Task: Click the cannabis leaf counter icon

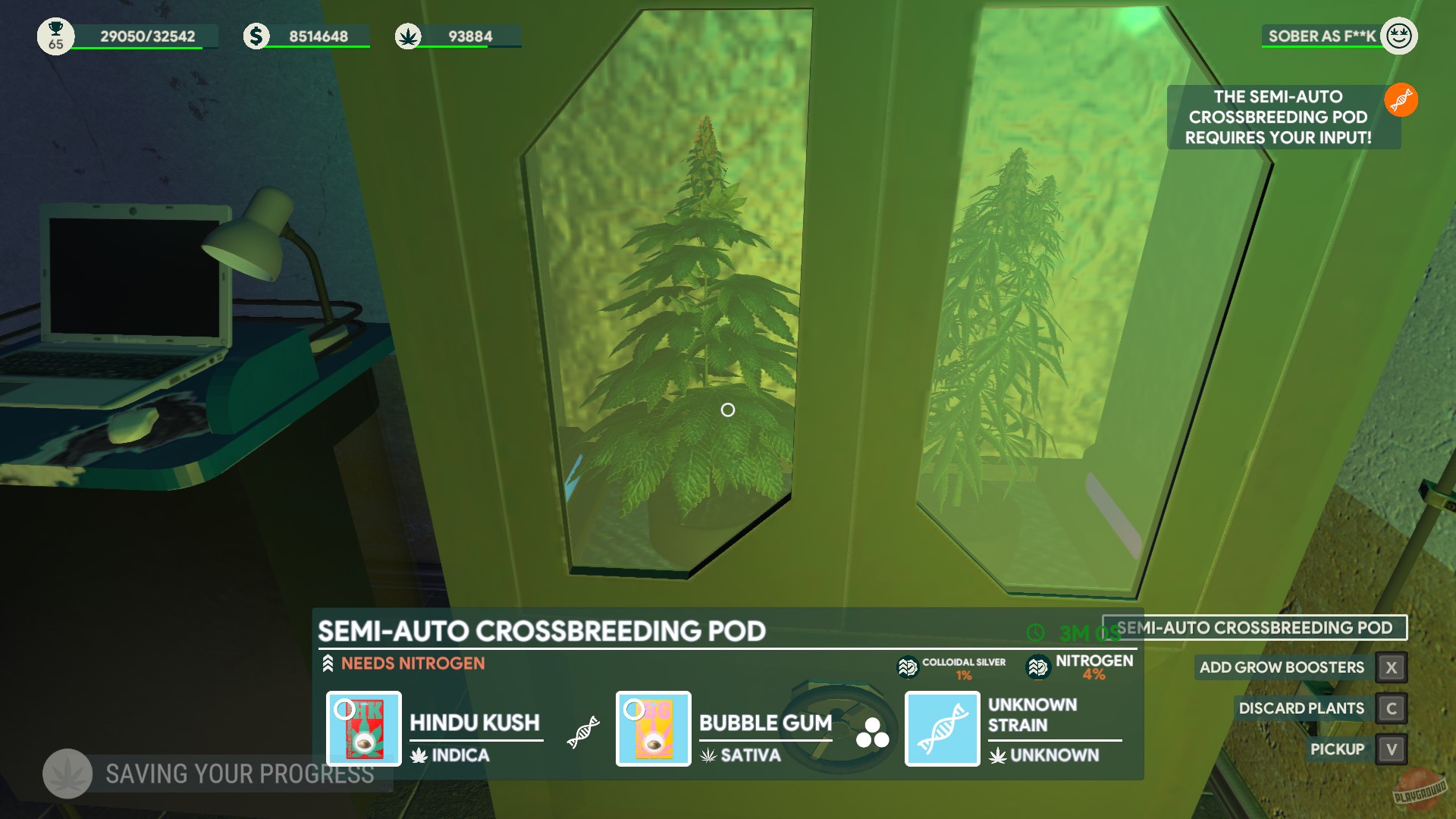Action: point(410,34)
